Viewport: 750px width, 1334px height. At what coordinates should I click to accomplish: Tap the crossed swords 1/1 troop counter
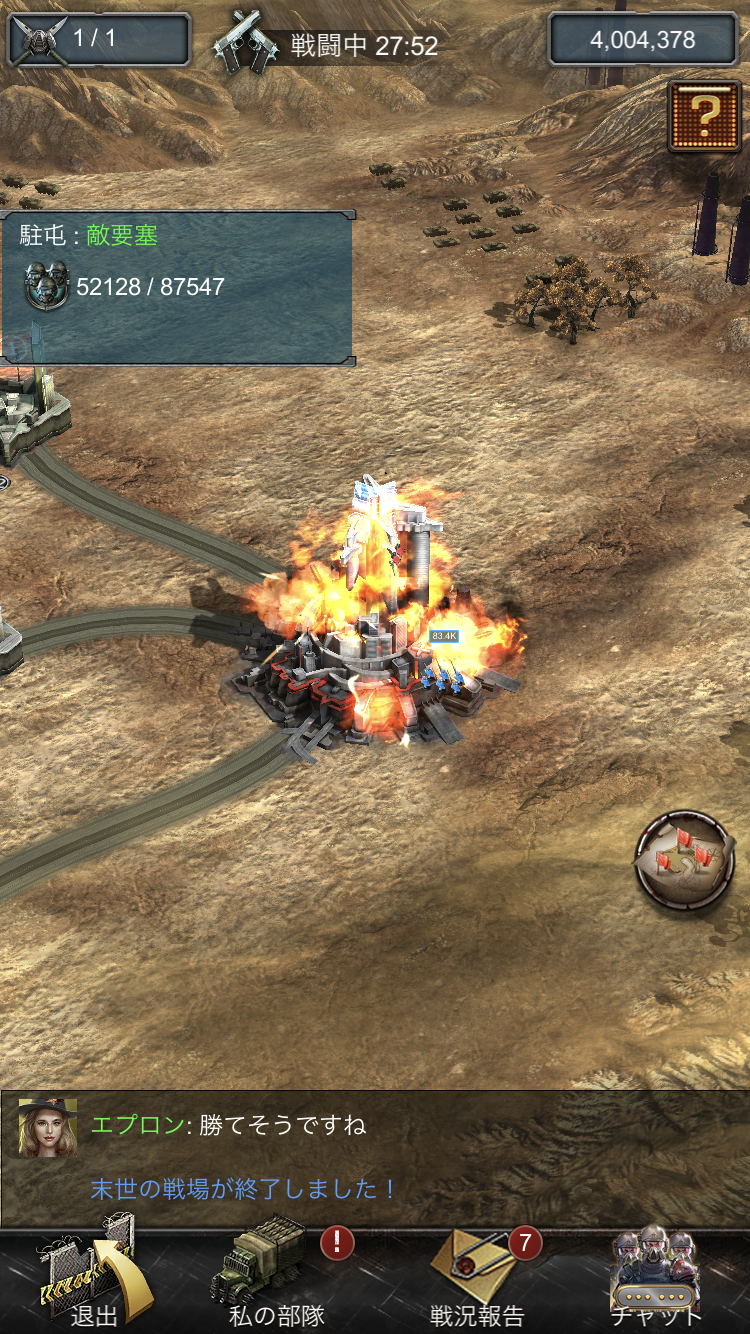point(98,40)
